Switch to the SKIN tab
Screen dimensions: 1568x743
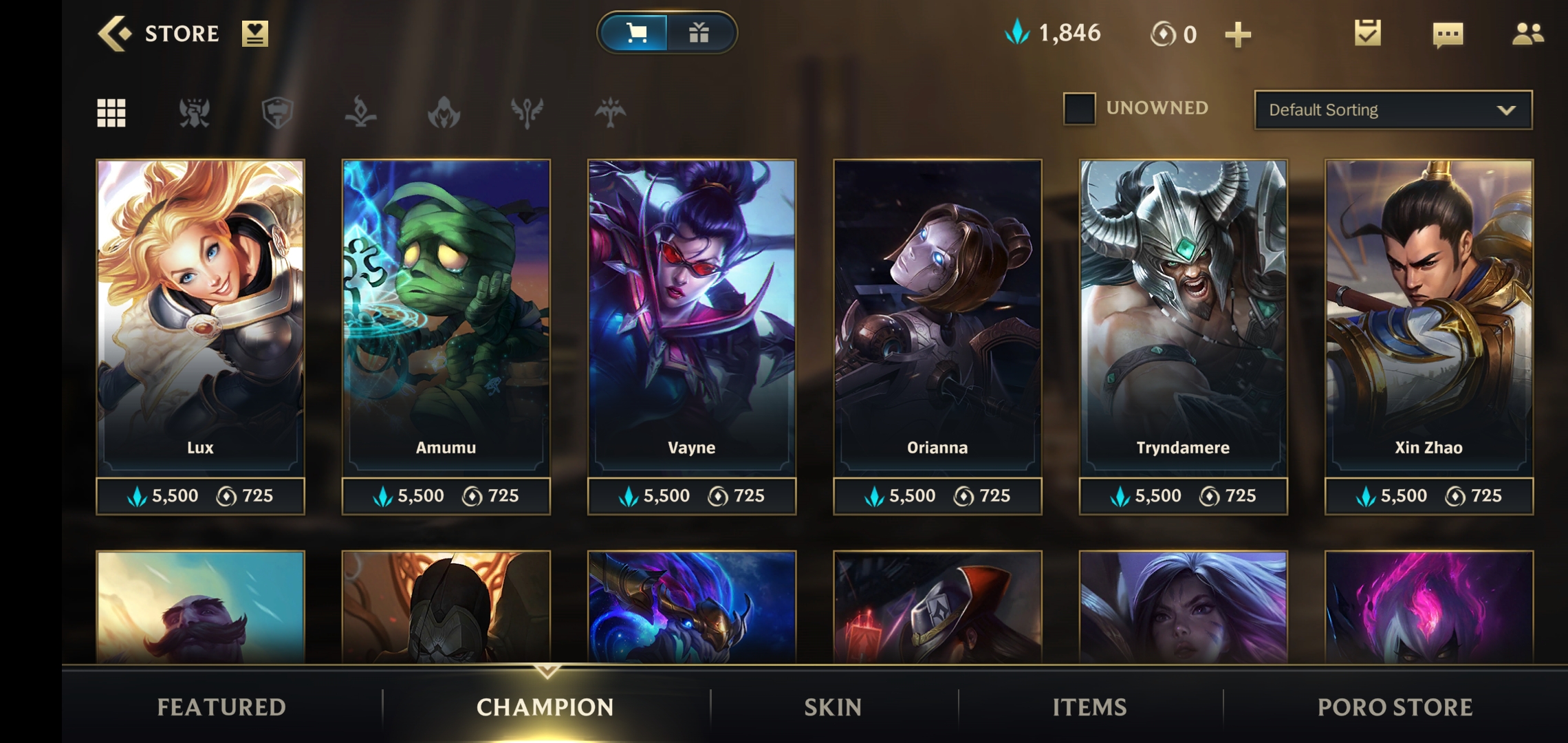coord(831,707)
